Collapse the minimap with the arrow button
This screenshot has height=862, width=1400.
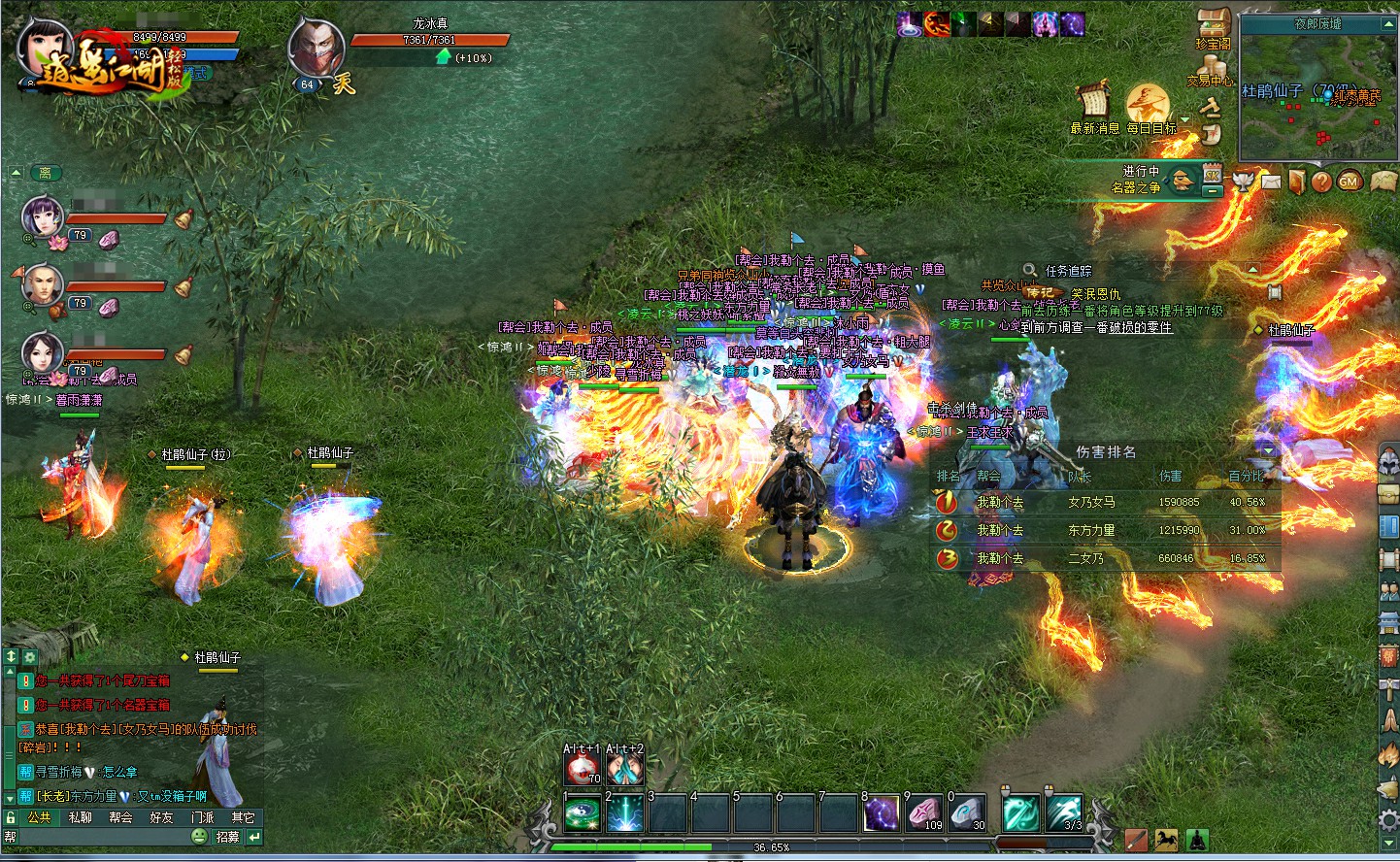[x=1388, y=23]
